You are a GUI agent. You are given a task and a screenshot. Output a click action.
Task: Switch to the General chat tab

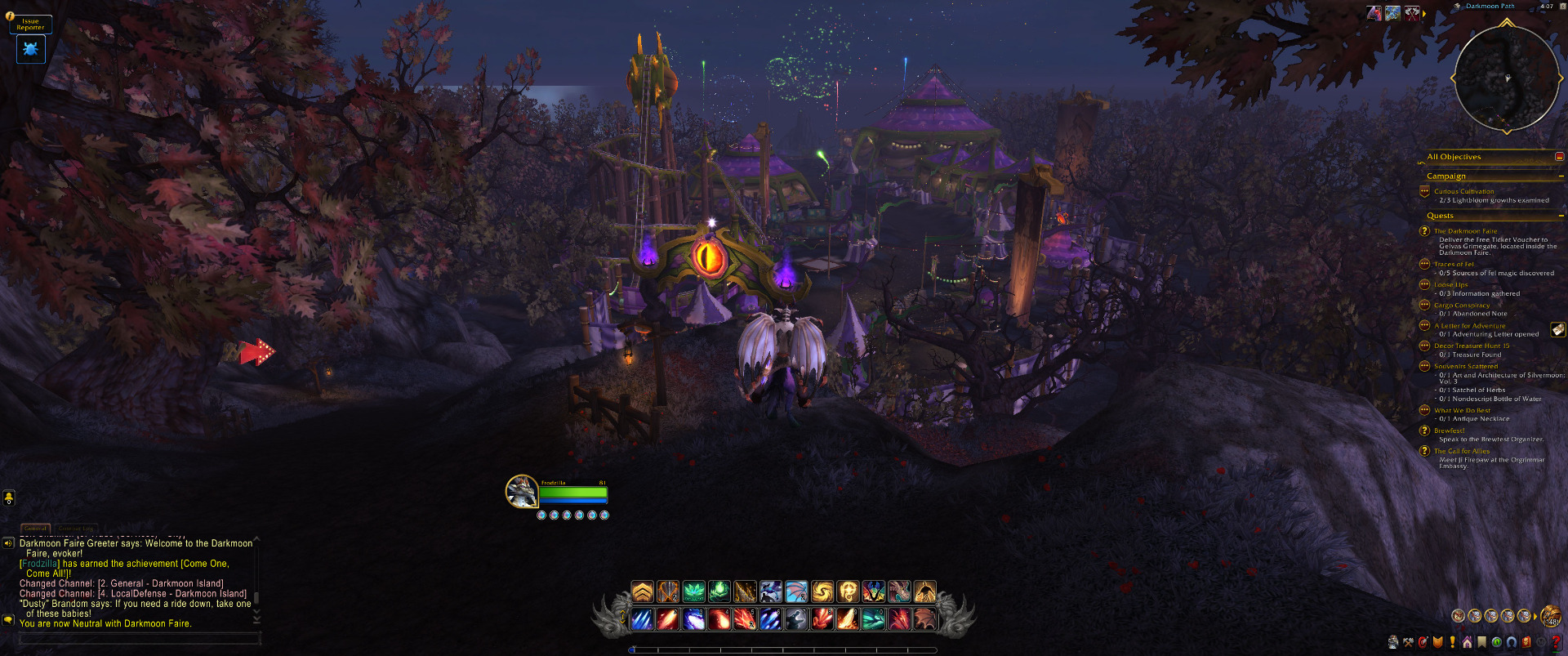coord(35,529)
